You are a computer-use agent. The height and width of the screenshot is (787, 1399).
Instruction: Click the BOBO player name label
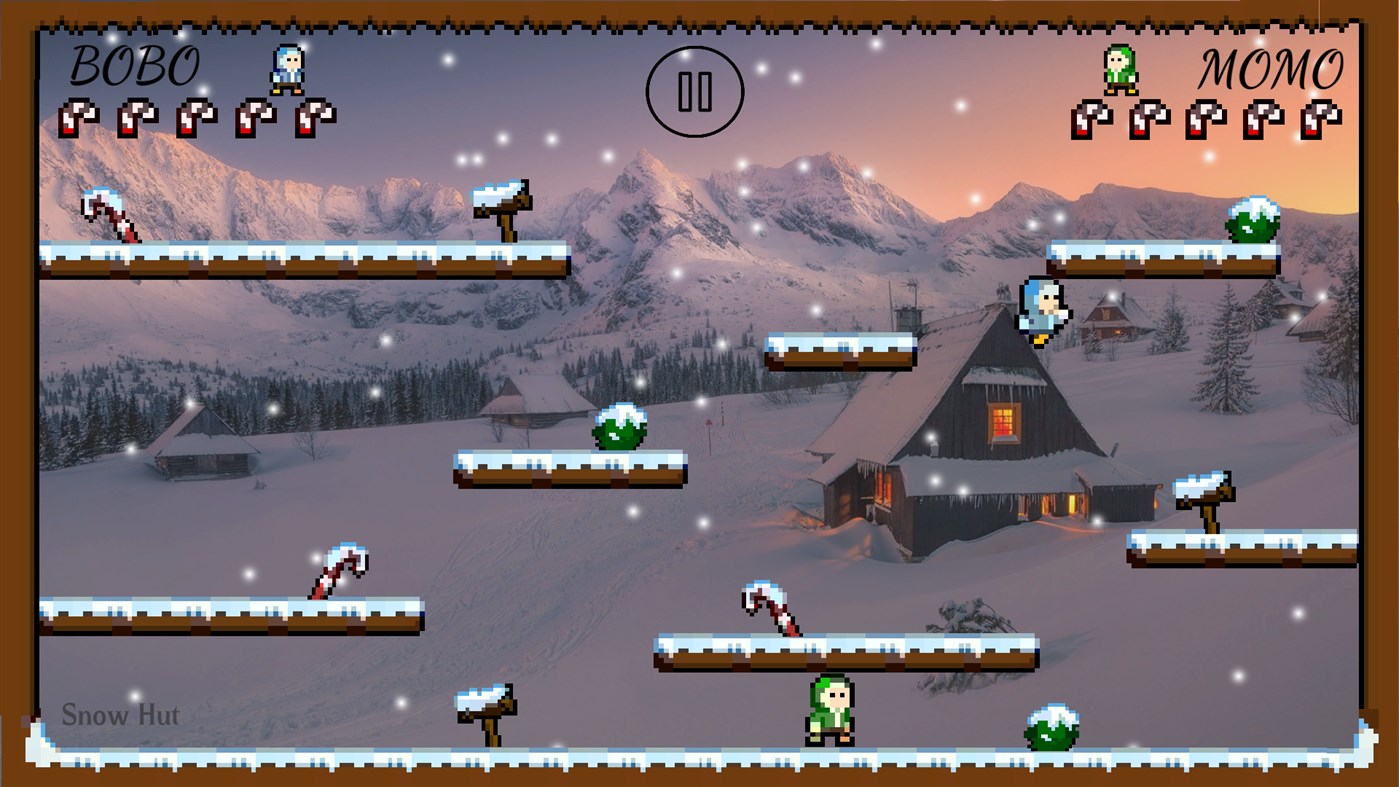pyautogui.click(x=134, y=67)
